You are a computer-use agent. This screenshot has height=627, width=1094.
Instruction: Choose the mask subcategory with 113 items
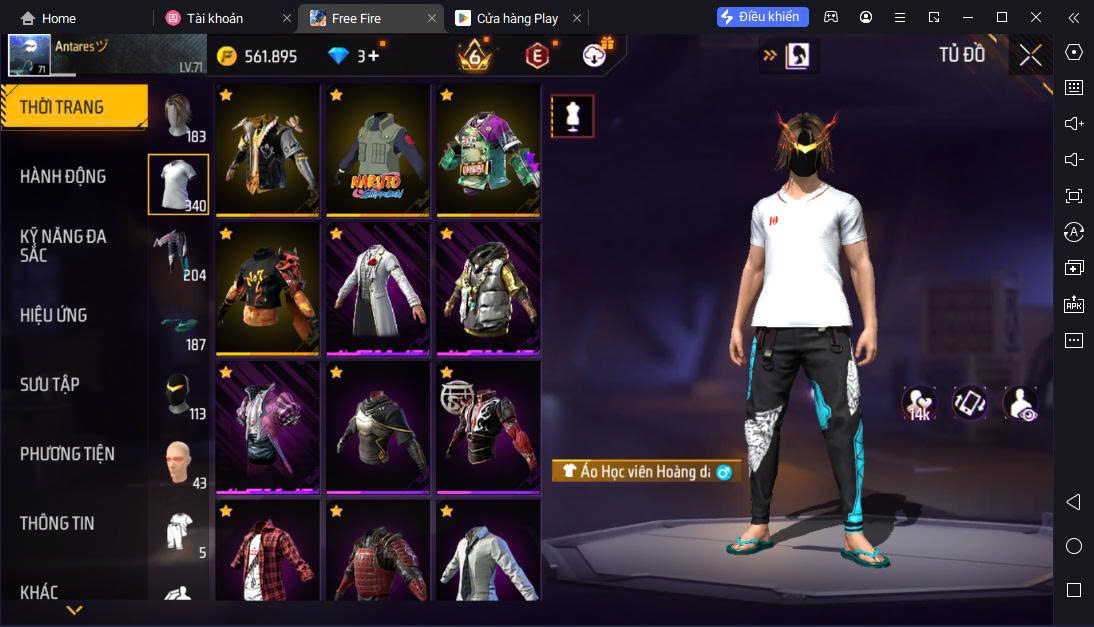(x=178, y=393)
